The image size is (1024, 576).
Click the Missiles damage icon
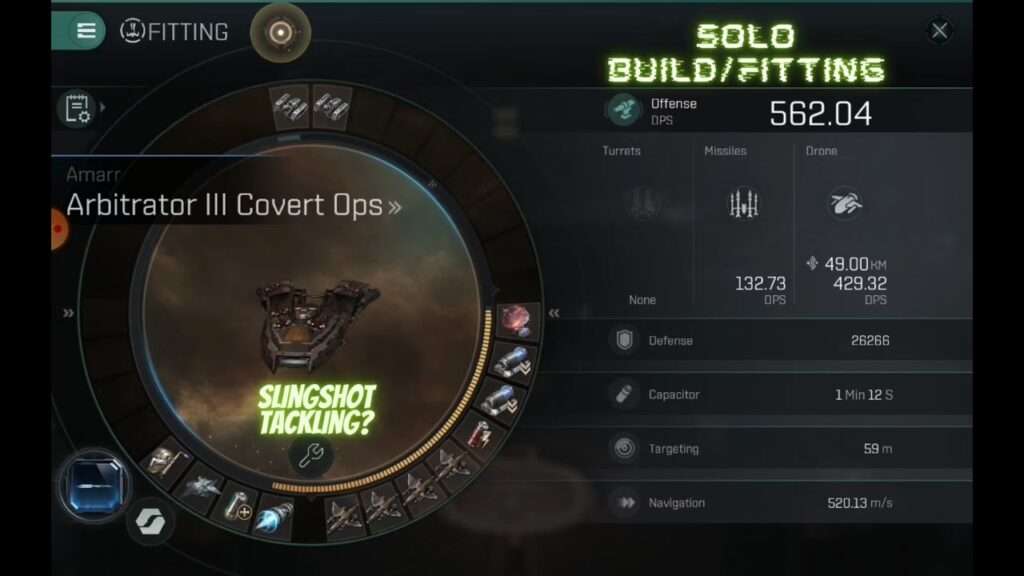tap(742, 204)
